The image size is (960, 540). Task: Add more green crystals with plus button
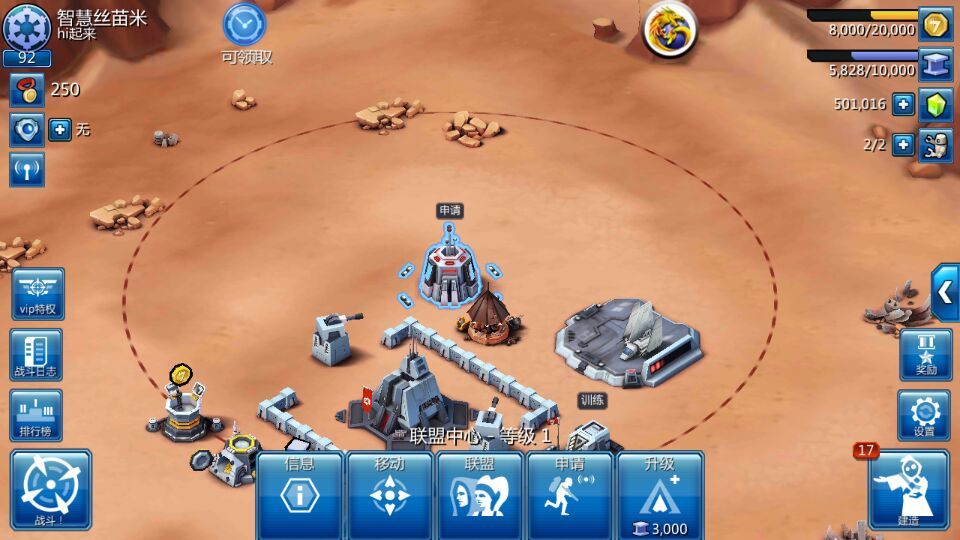pos(903,104)
